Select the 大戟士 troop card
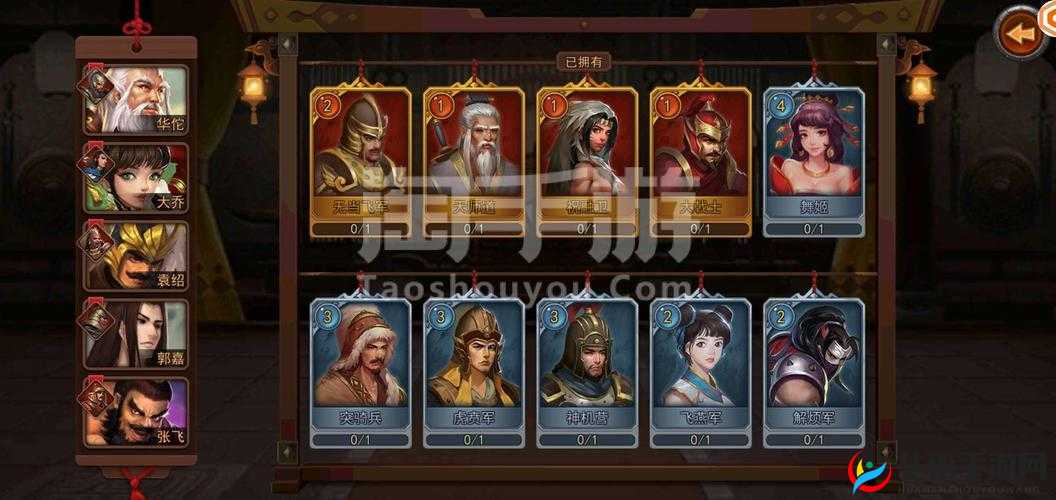Image resolution: width=1056 pixels, height=500 pixels. click(x=700, y=160)
